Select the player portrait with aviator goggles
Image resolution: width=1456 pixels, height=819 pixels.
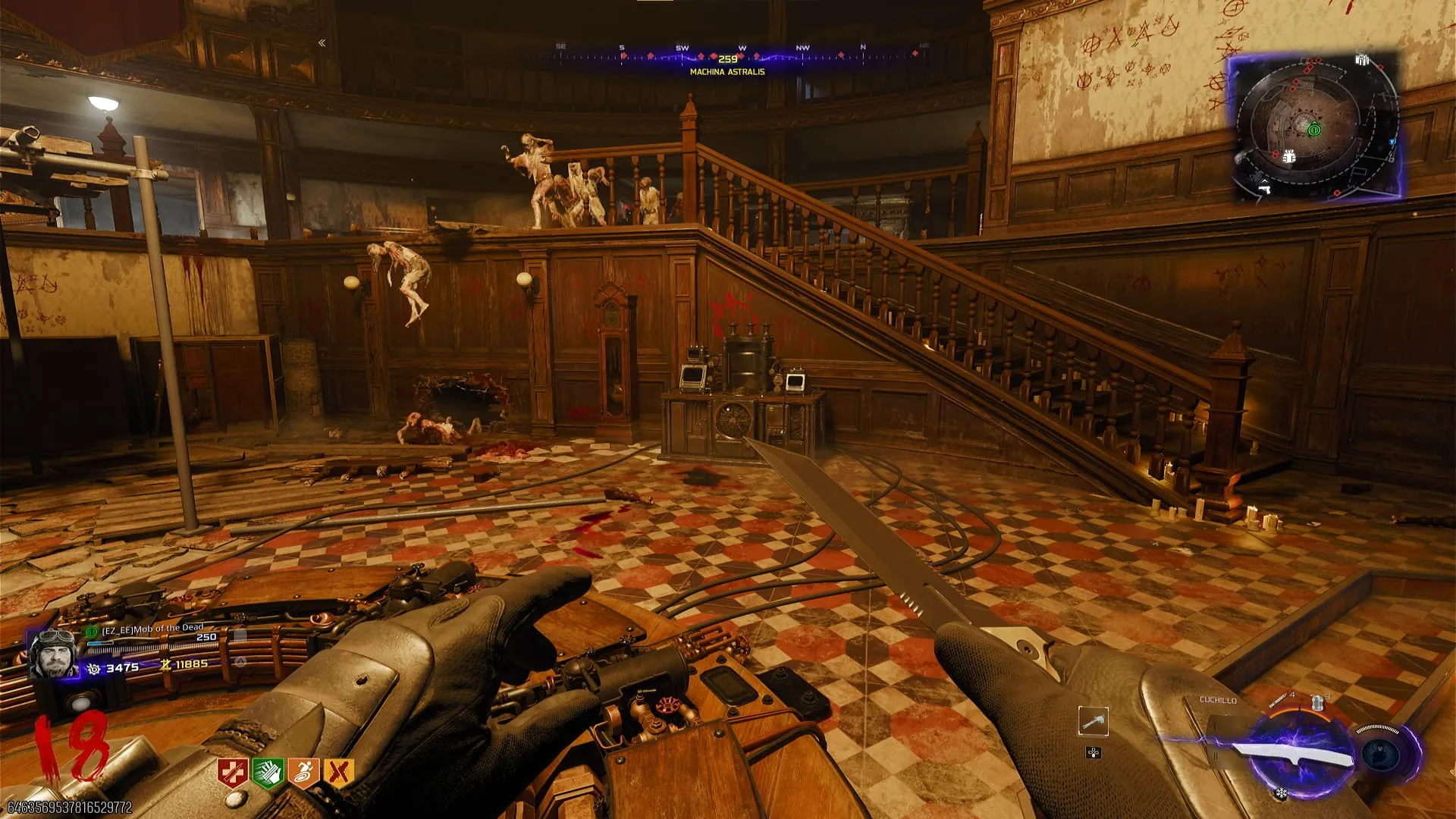53,652
